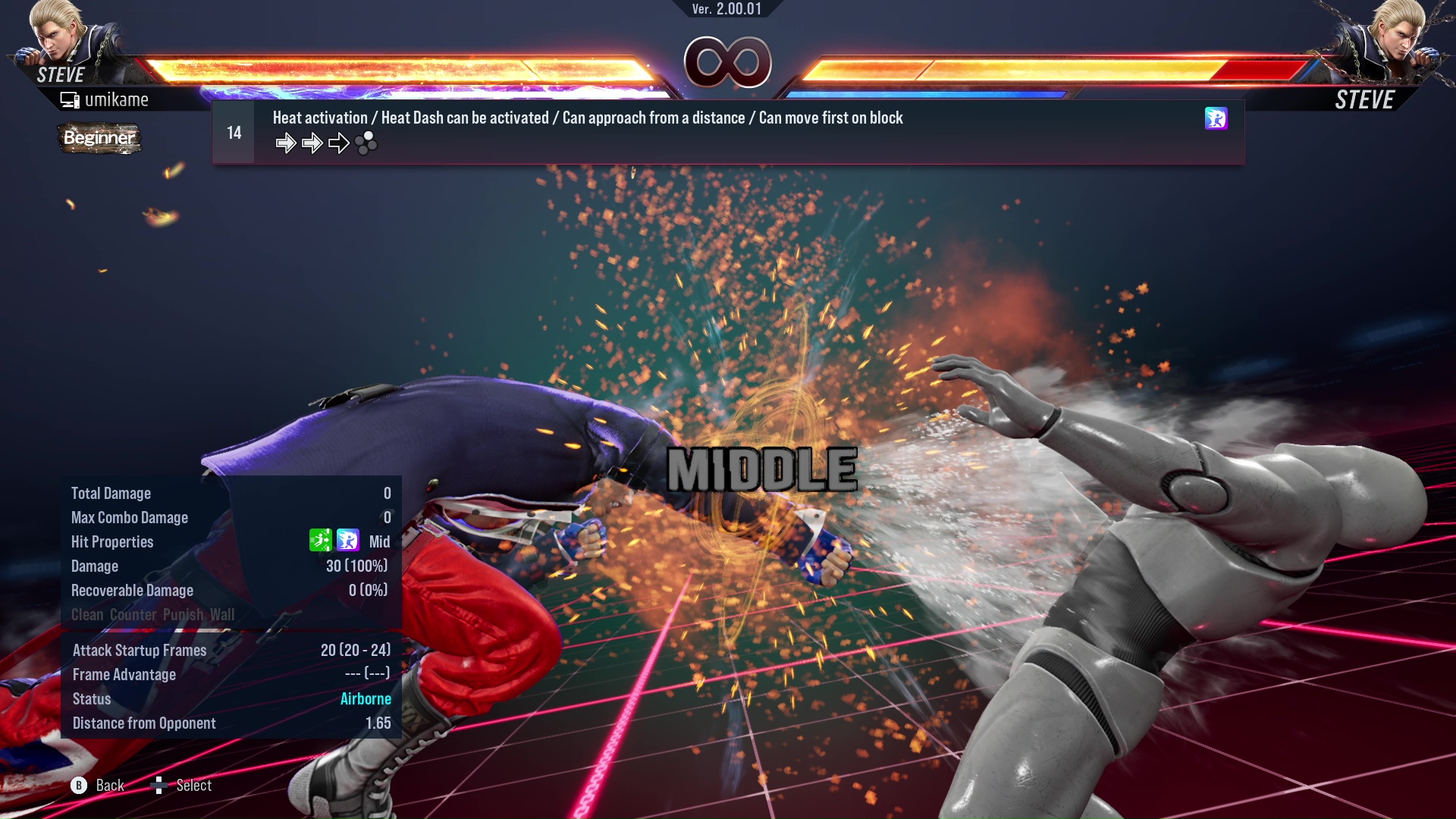The height and width of the screenshot is (819, 1456).
Task: Click the first forward arrow input icon
Action: [287, 143]
